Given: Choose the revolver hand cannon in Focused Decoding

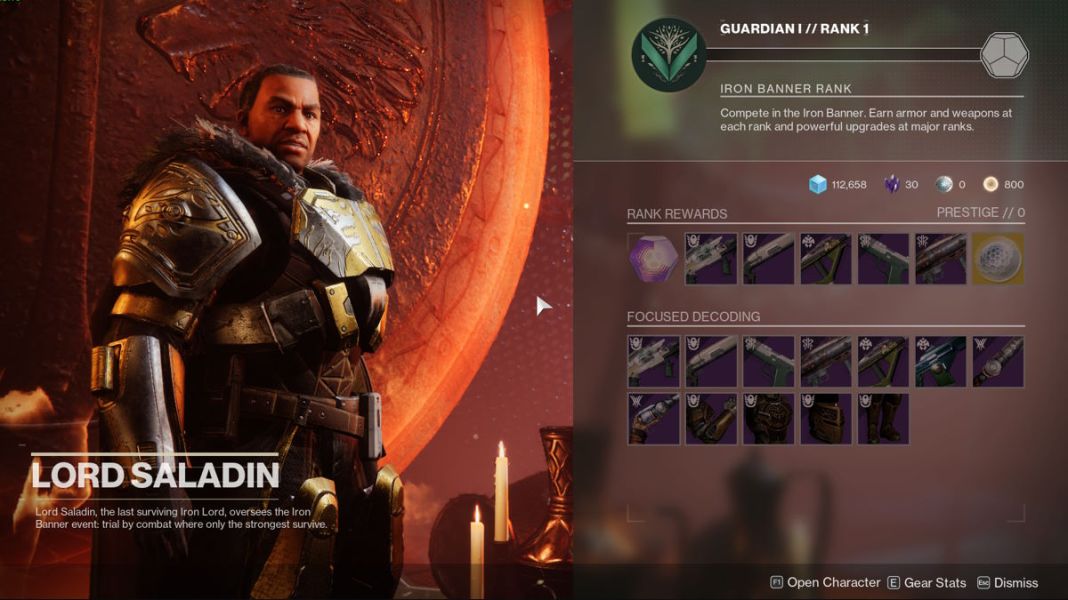Looking at the screenshot, I should point(653,419).
